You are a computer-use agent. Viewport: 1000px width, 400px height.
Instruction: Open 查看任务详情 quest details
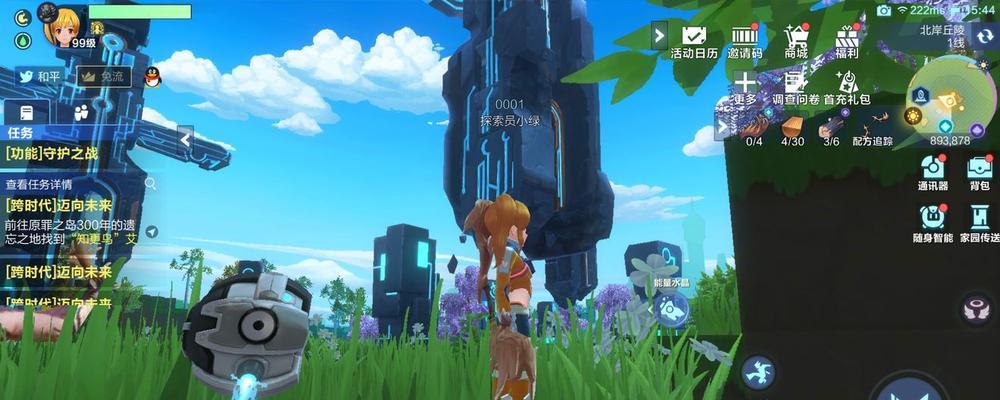[x=40, y=184]
